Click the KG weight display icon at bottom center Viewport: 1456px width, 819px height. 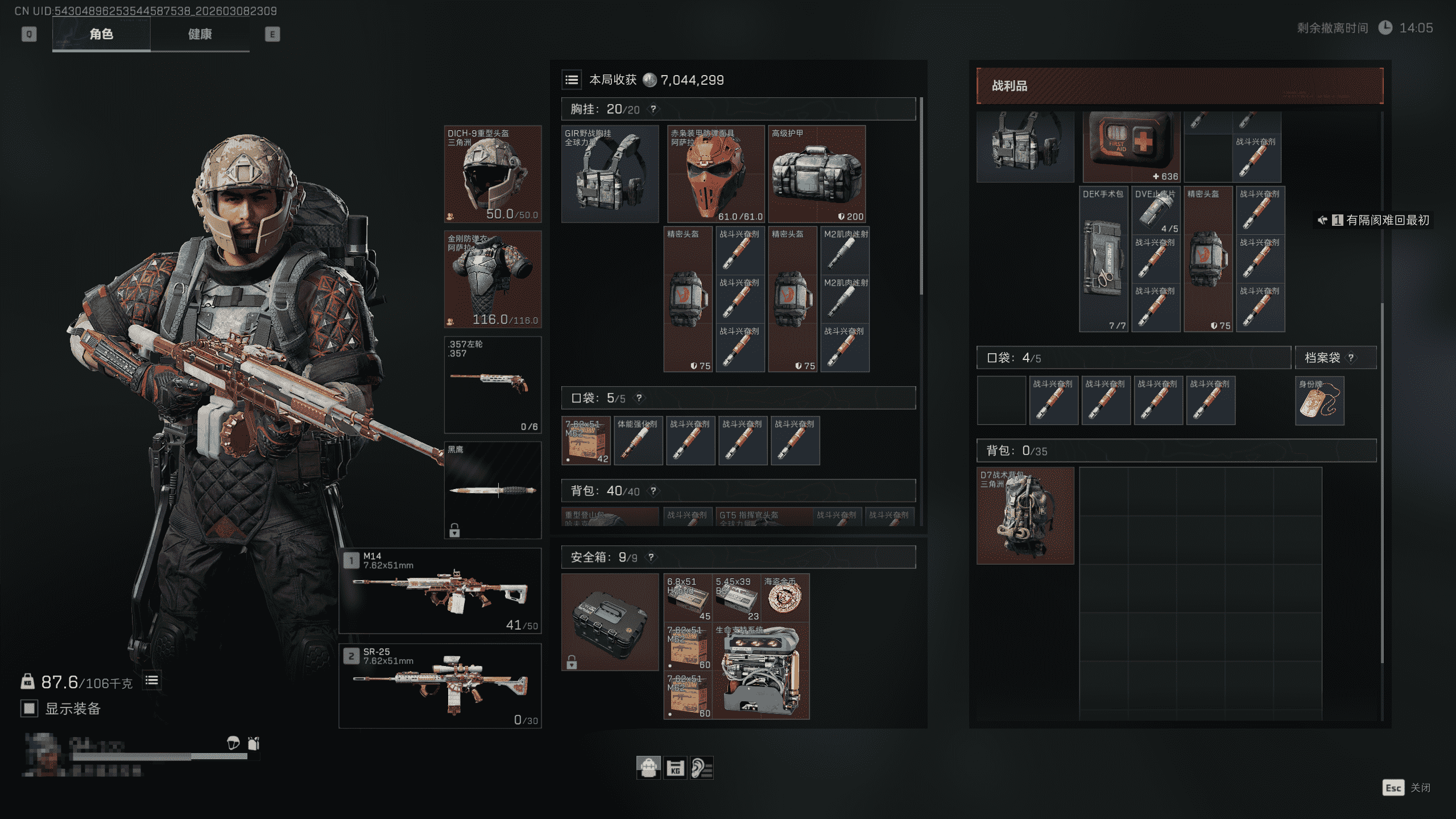click(x=676, y=768)
